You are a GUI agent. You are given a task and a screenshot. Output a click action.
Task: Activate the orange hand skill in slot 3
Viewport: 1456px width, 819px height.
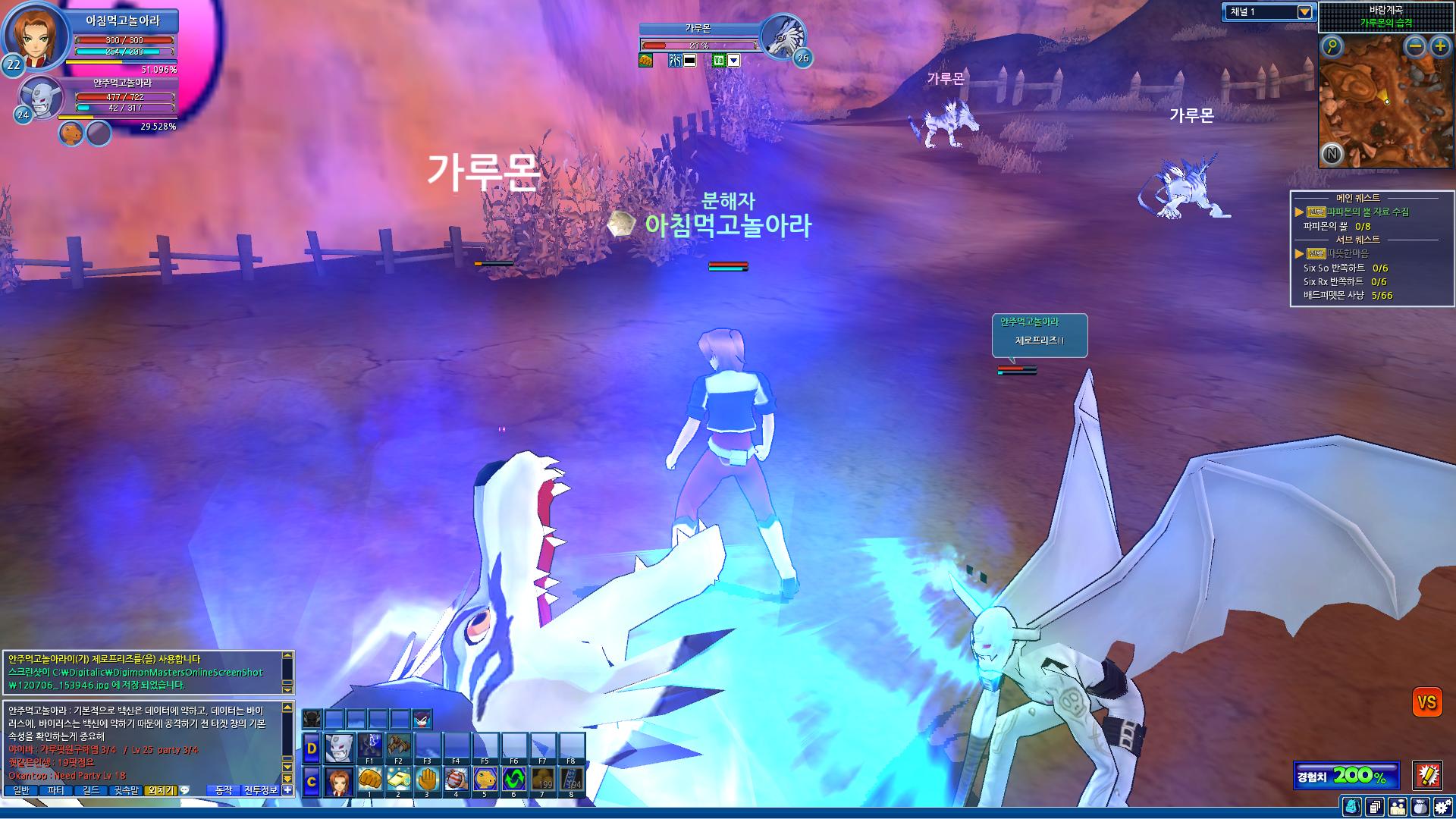428,780
